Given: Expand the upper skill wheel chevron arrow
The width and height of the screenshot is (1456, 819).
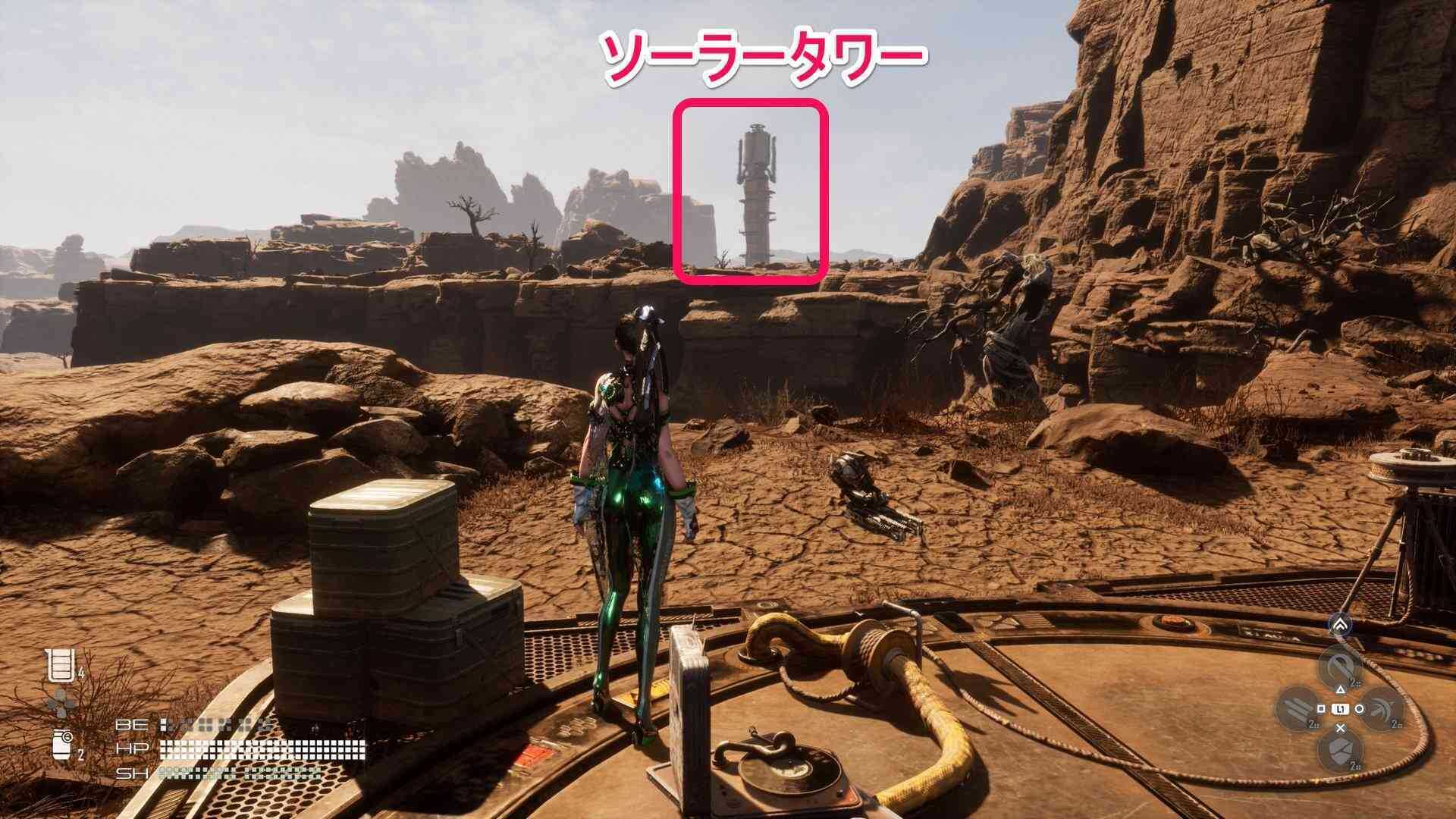Looking at the screenshot, I should (x=1341, y=624).
